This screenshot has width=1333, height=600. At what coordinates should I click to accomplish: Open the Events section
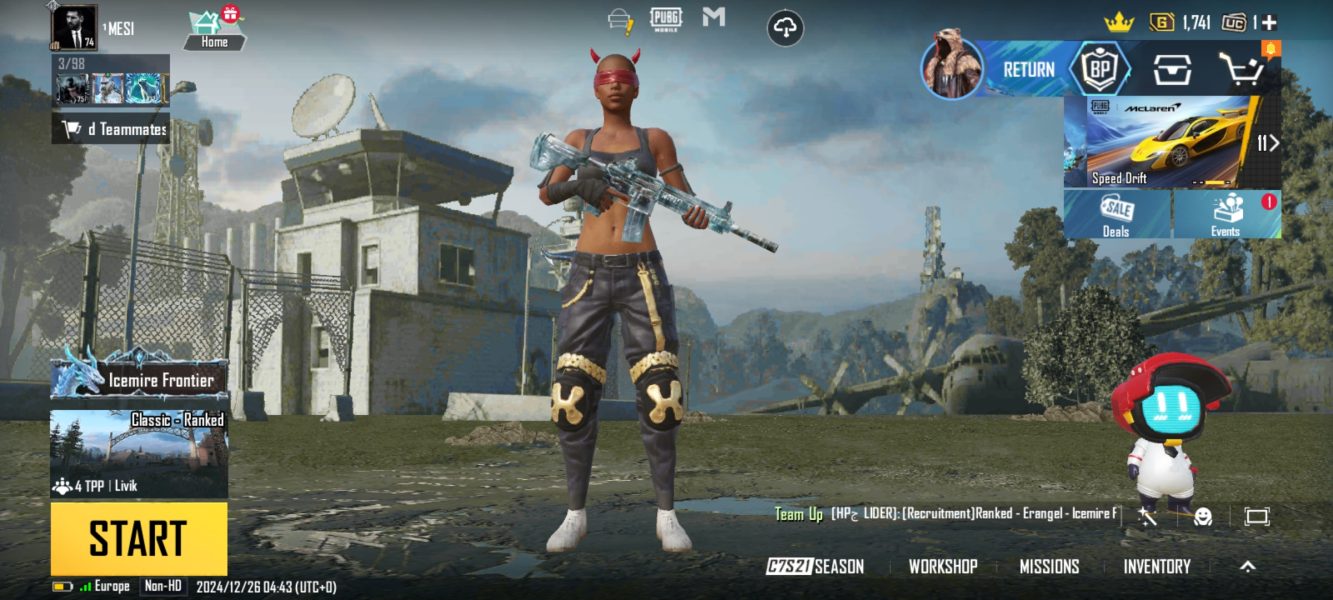click(x=1226, y=215)
